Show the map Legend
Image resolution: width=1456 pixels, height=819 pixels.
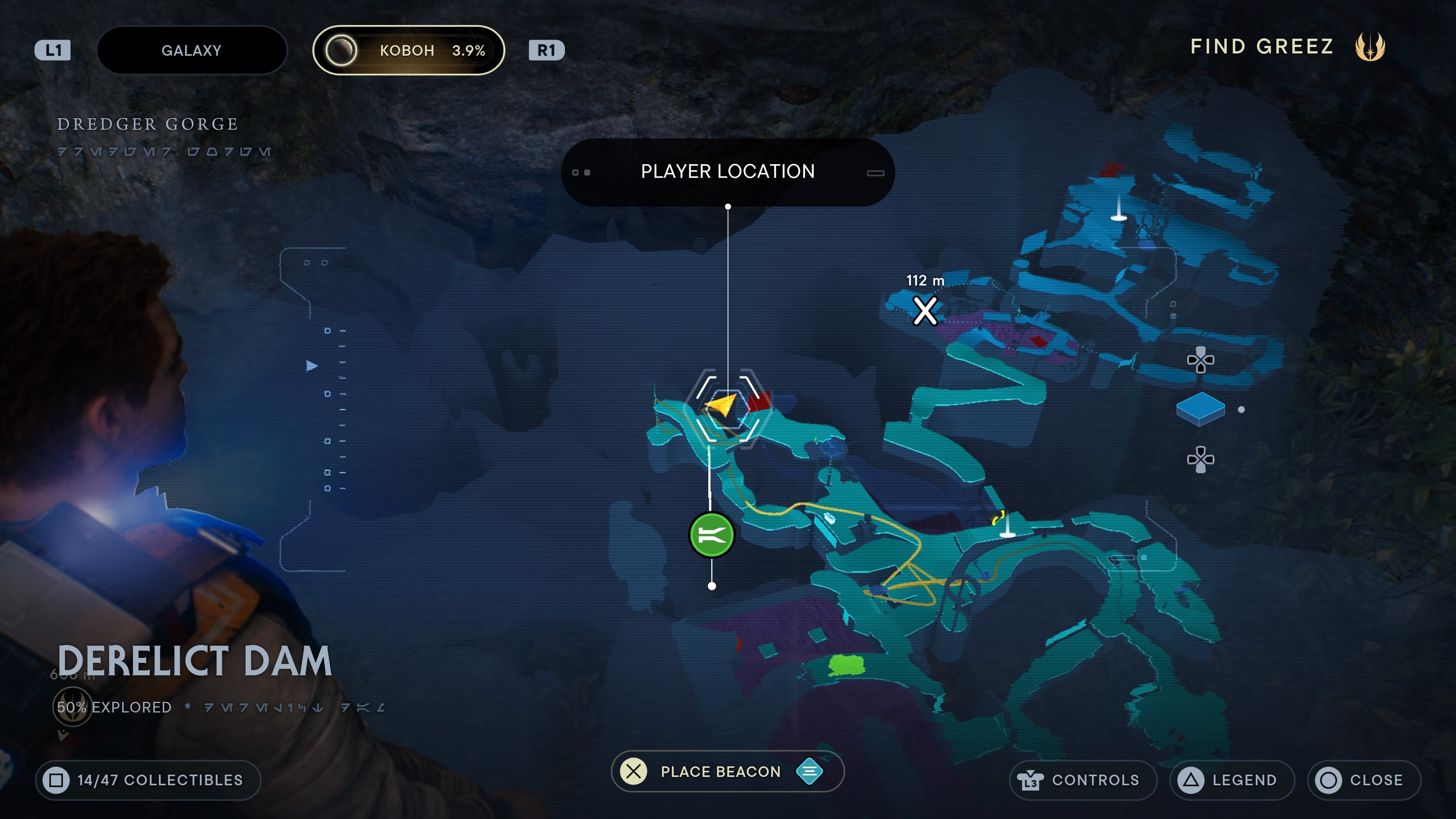[1231, 780]
